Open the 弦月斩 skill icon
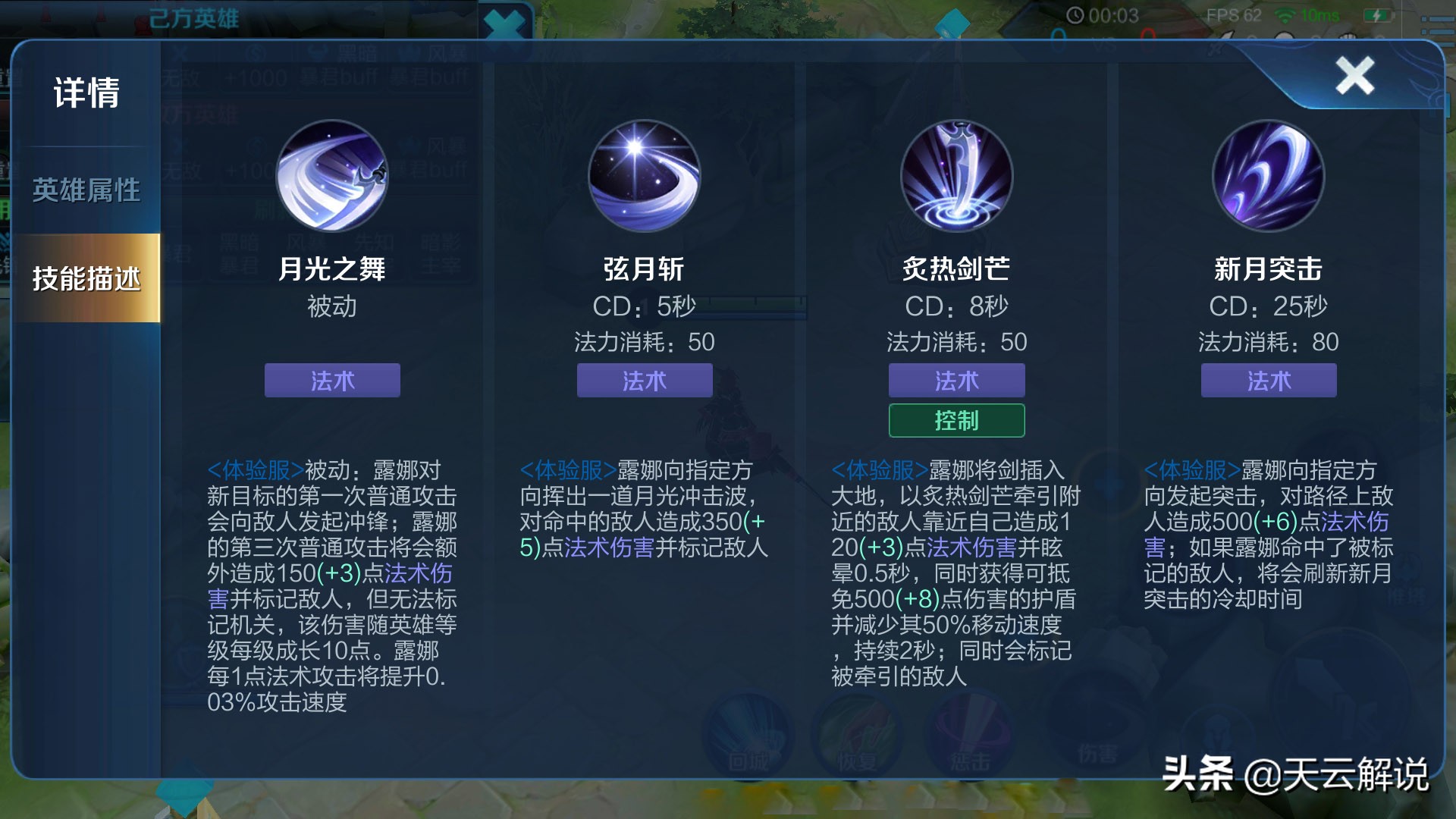This screenshot has width=1456, height=819. [x=645, y=176]
